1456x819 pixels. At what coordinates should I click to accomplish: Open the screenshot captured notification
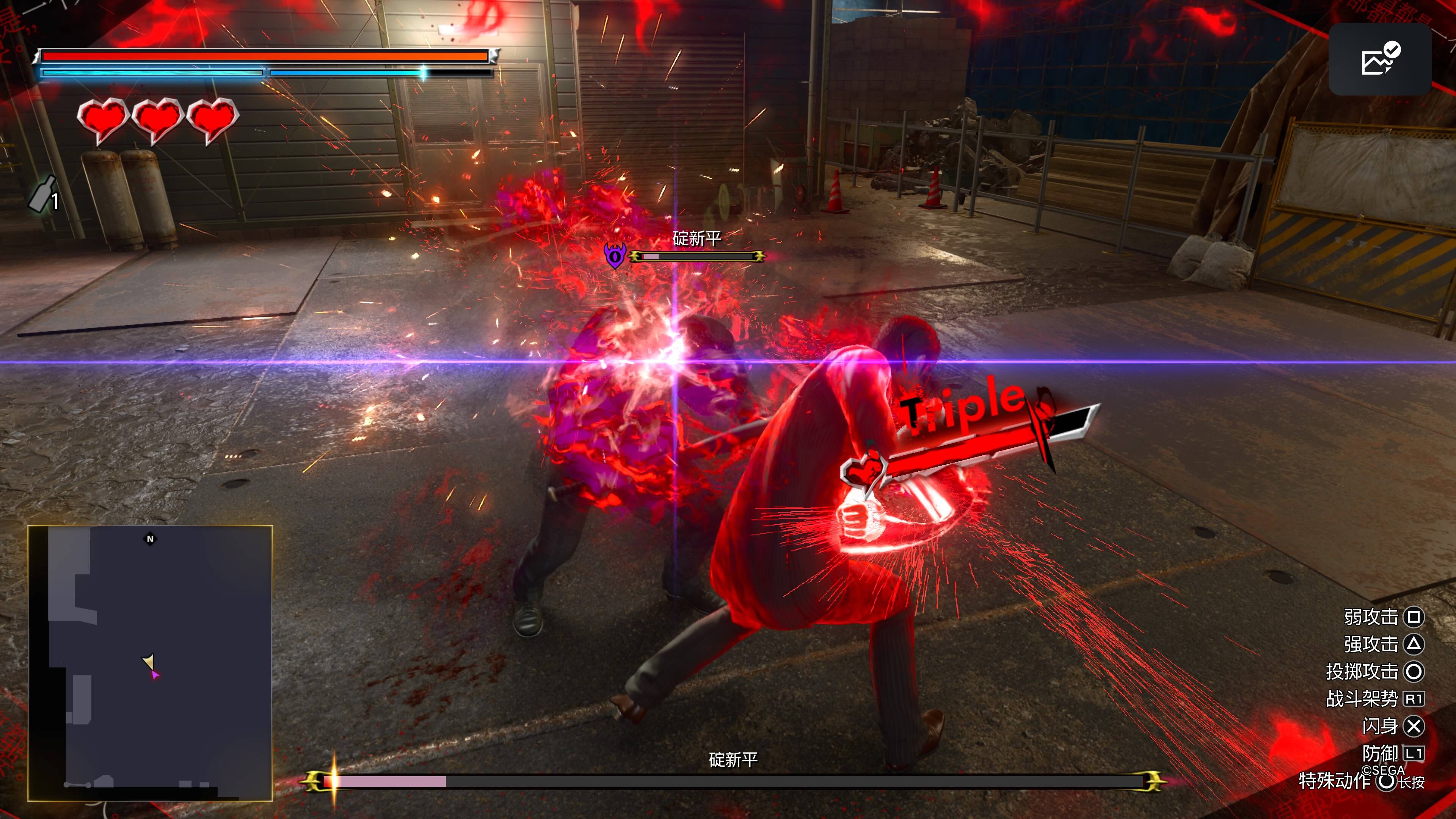[x=1379, y=60]
